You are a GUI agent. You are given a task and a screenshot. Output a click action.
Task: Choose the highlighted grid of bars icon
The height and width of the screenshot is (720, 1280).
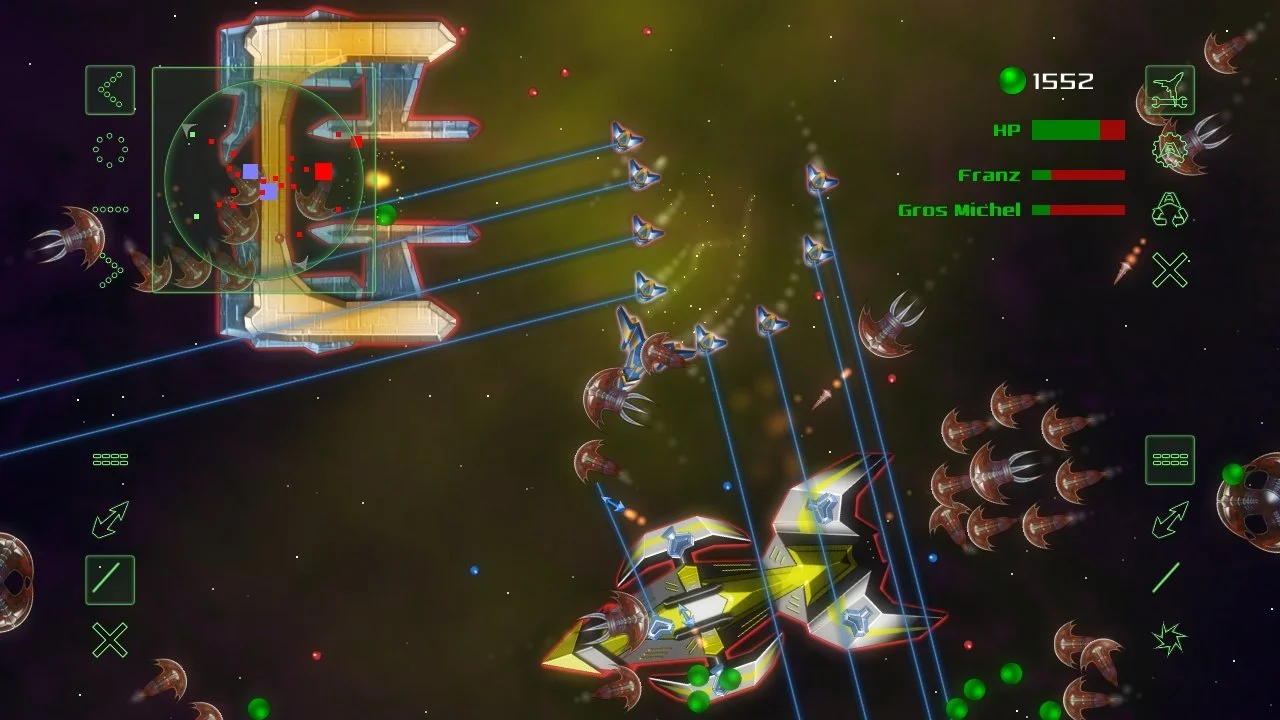[x=1169, y=460]
